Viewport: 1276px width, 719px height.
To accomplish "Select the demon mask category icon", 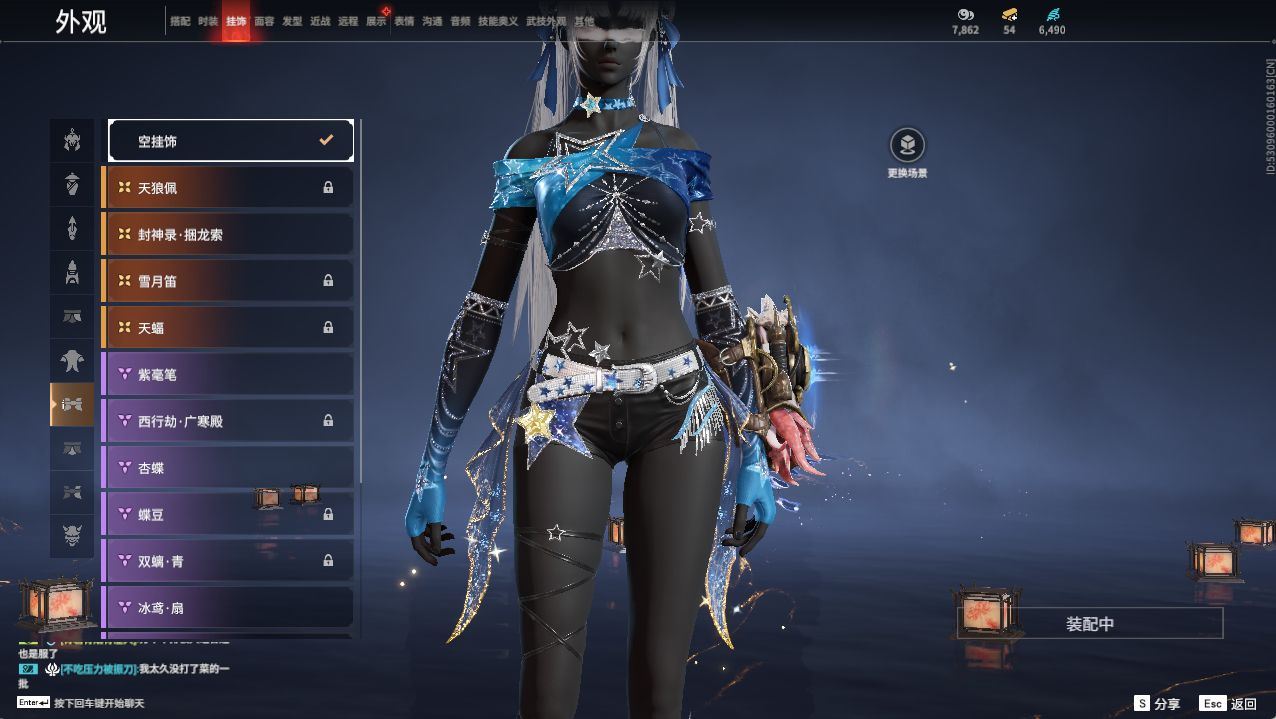I will (x=72, y=537).
